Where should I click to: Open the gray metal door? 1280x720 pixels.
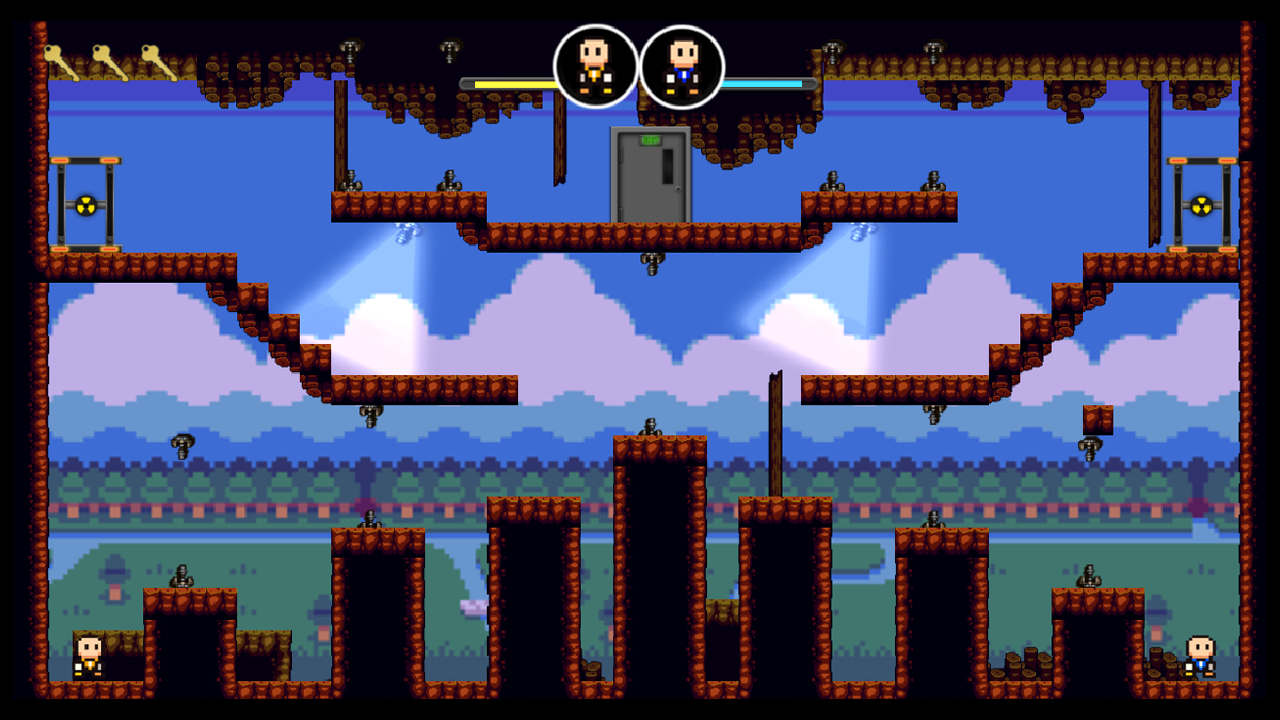648,175
